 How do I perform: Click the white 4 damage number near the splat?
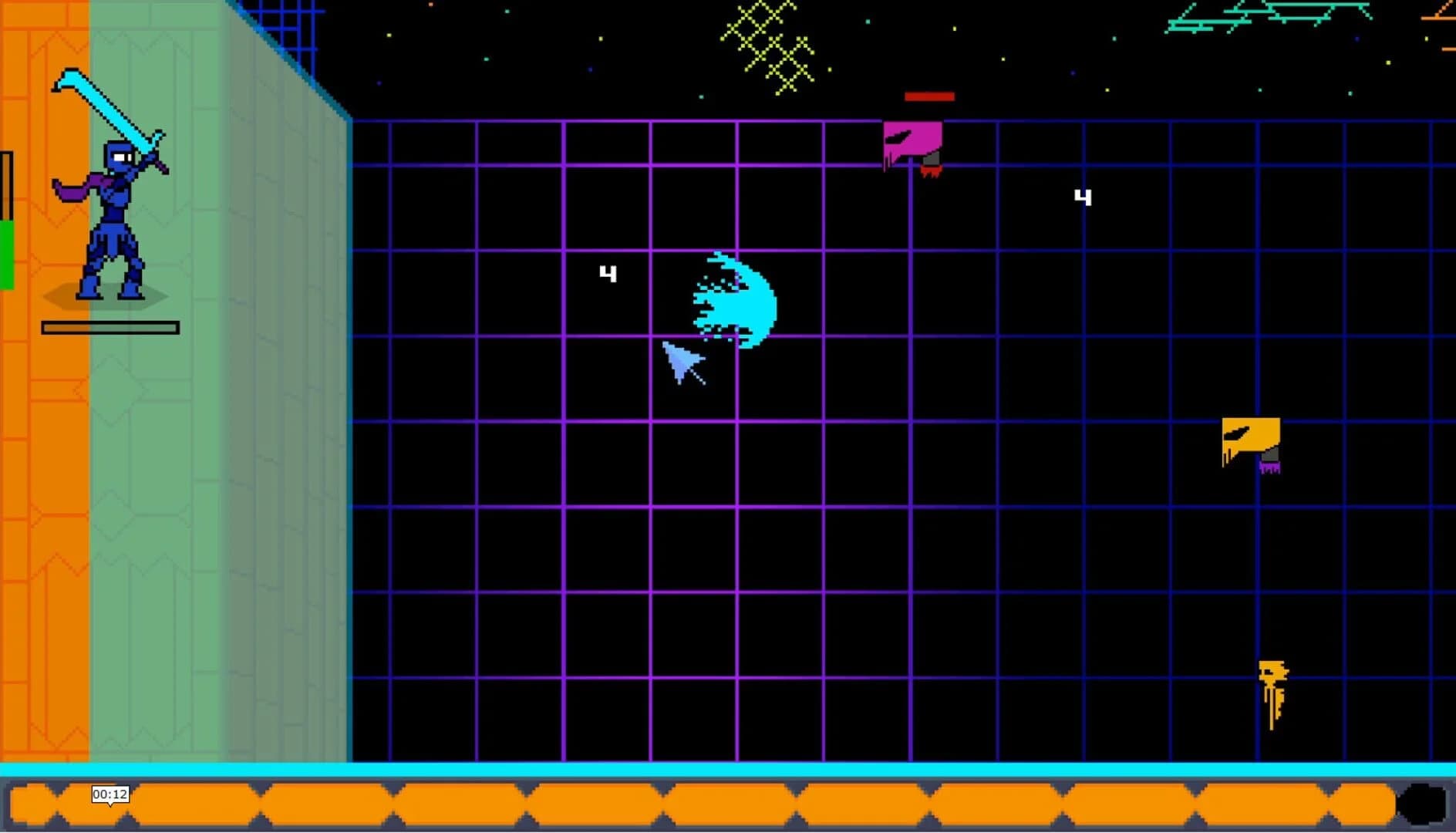tap(608, 272)
